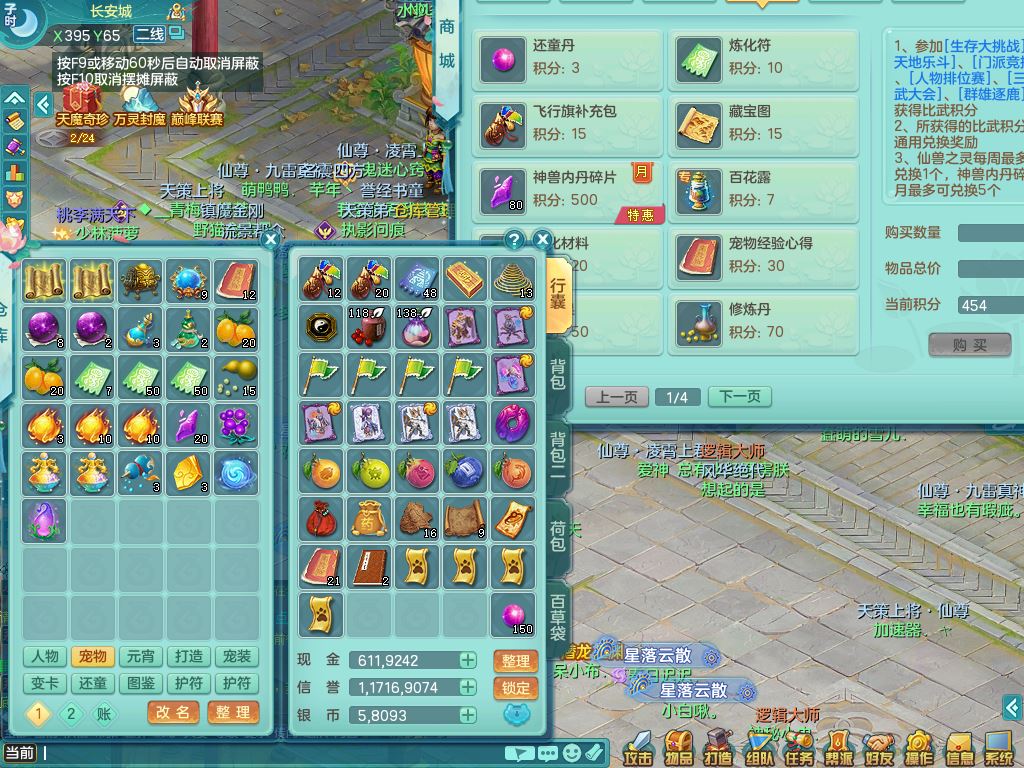Open the 图鉴 category tab

[140, 683]
